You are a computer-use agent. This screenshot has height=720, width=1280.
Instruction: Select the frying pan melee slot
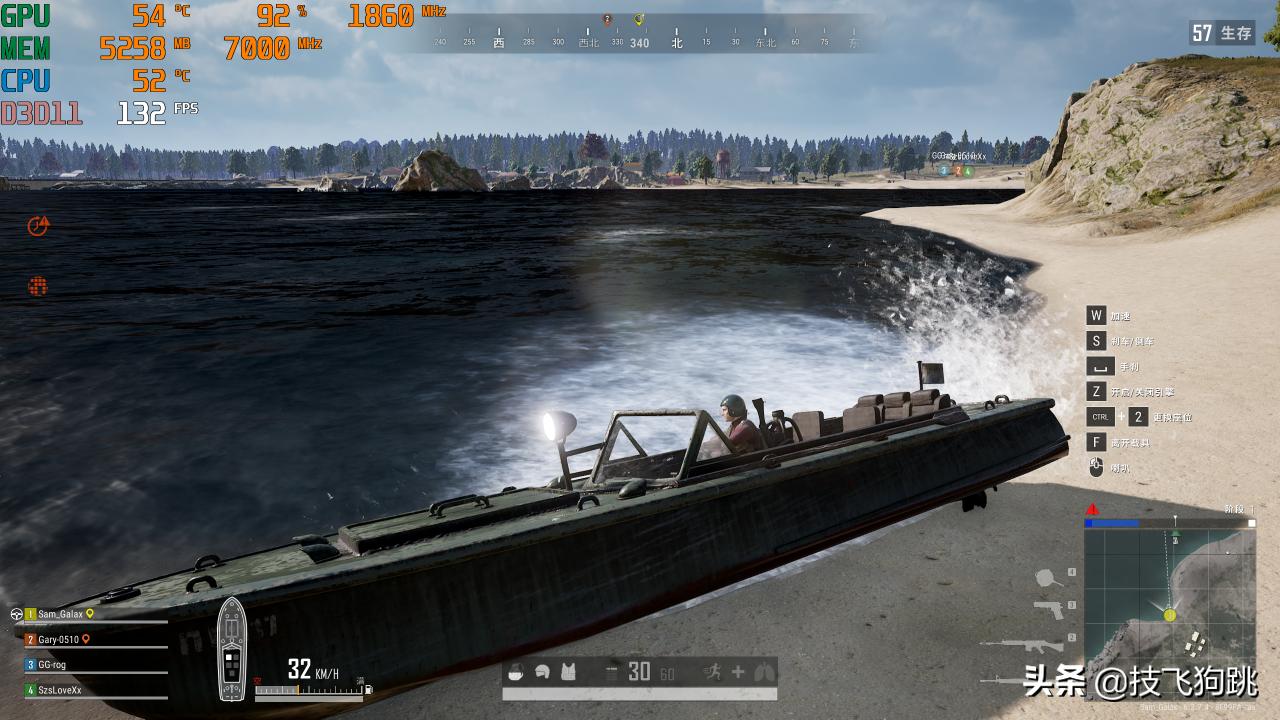point(1045,577)
